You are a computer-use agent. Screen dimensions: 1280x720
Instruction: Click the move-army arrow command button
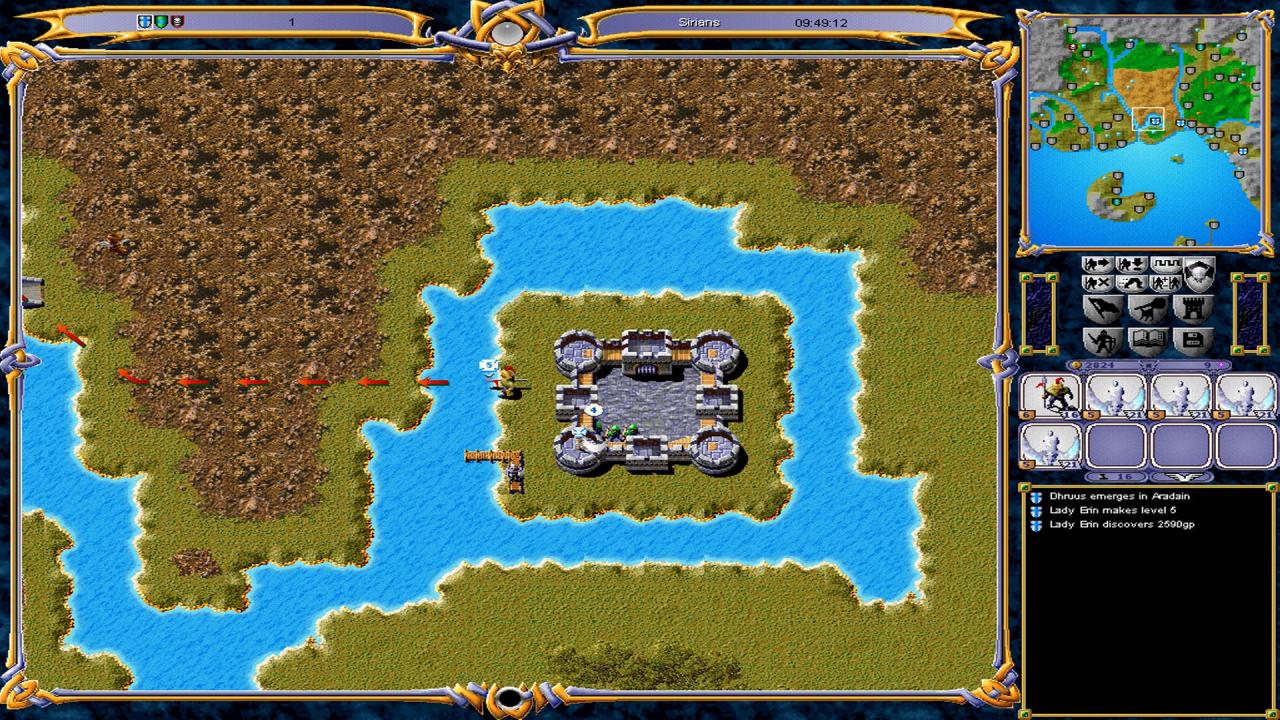(1098, 265)
